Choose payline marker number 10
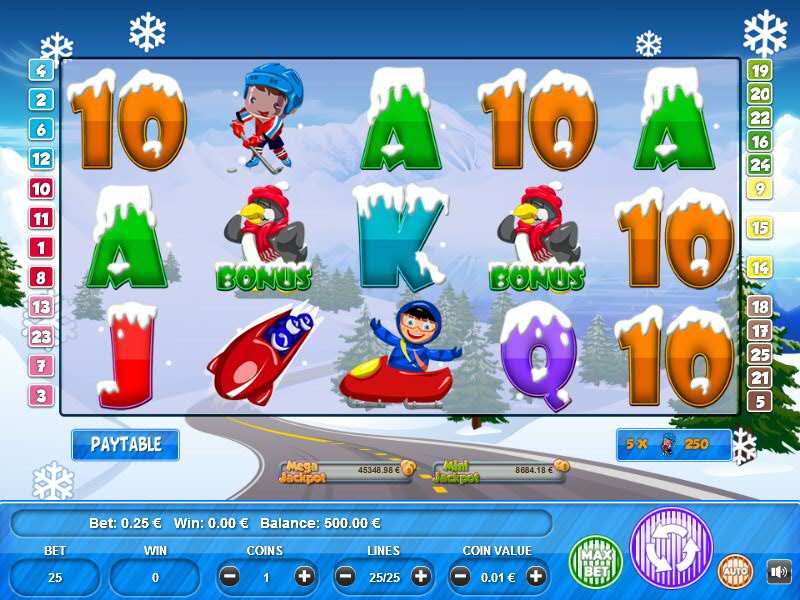The width and height of the screenshot is (800, 600). pos(41,188)
